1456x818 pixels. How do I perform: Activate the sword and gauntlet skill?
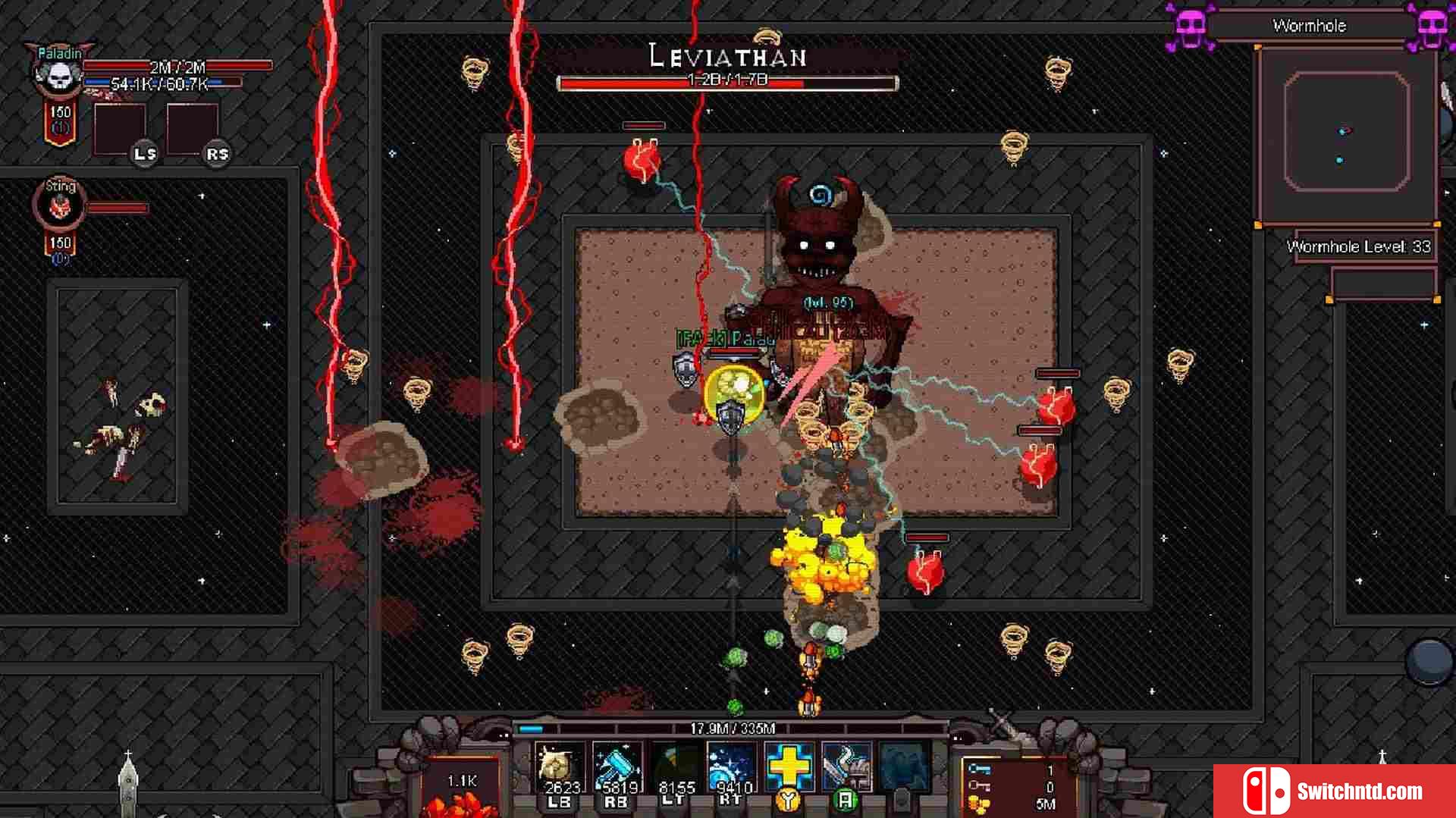tap(846, 766)
